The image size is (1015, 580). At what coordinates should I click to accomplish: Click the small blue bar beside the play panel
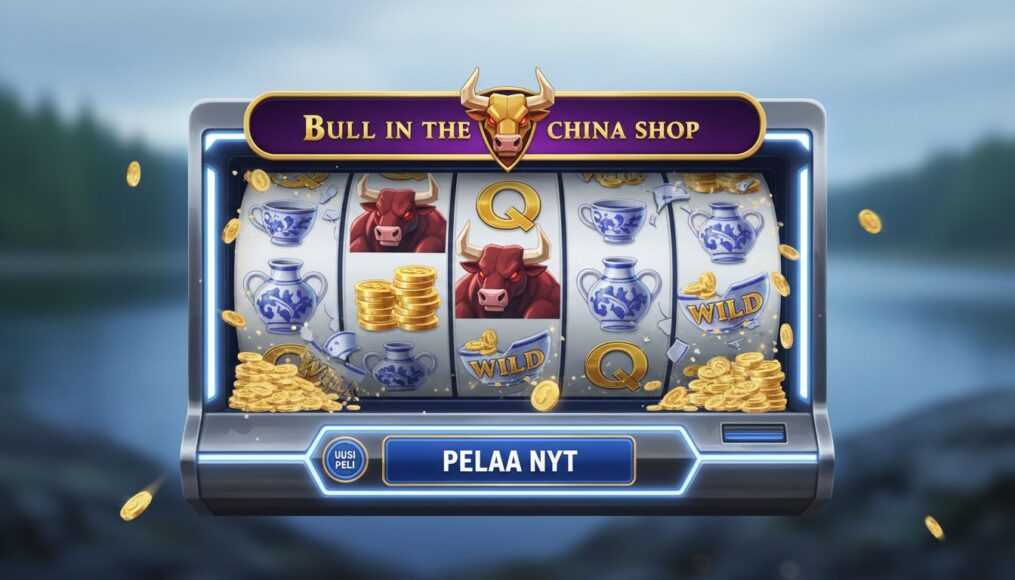754,434
